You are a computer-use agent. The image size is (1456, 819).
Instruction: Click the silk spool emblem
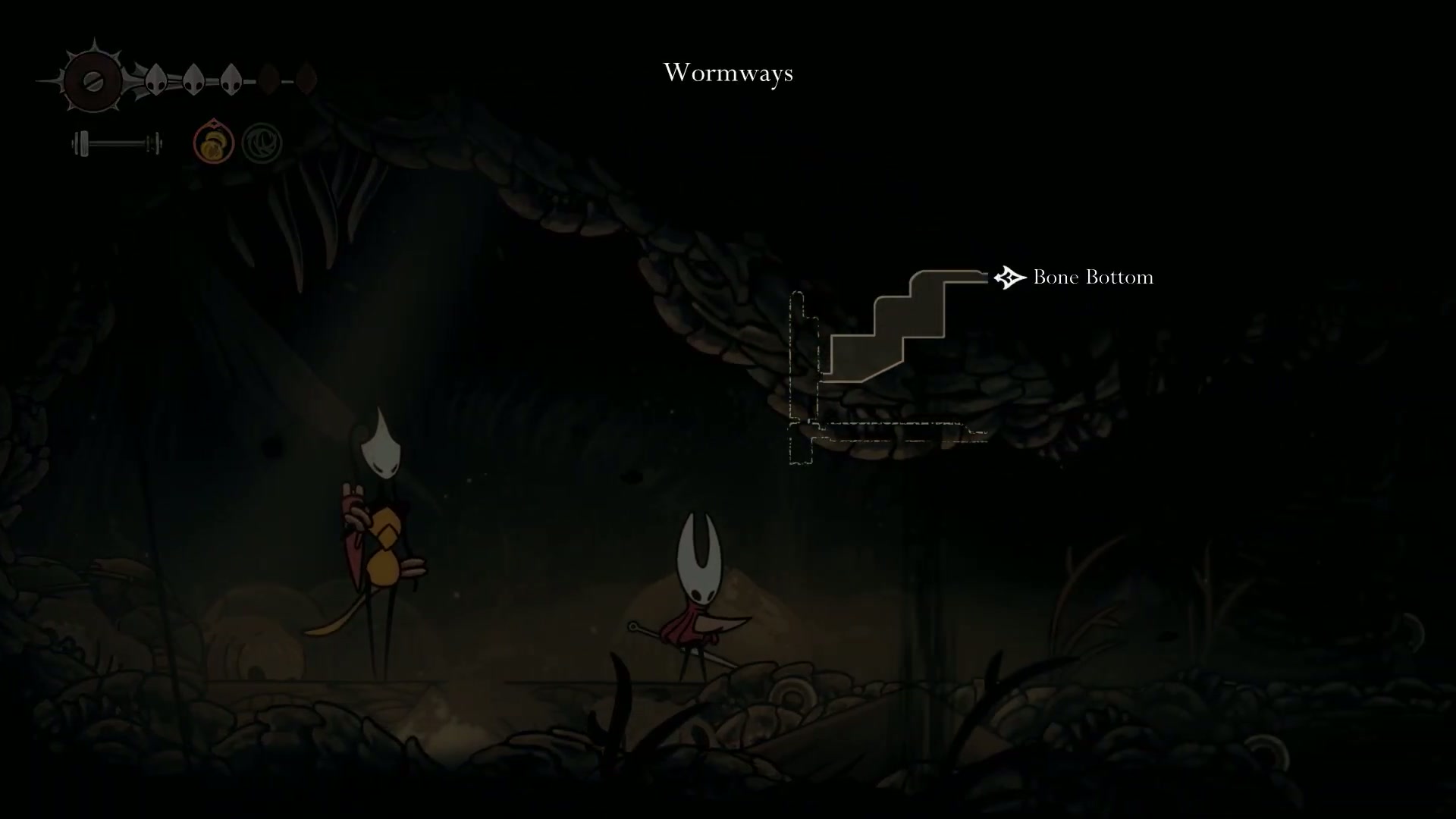pyautogui.click(x=93, y=80)
